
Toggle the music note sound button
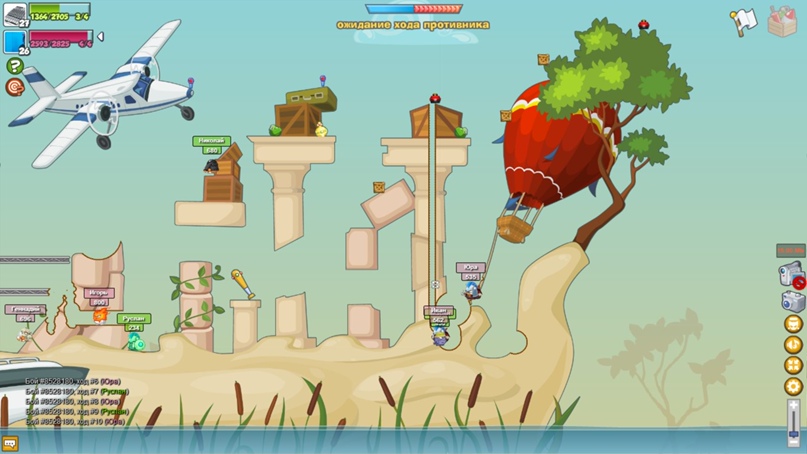[x=794, y=345]
